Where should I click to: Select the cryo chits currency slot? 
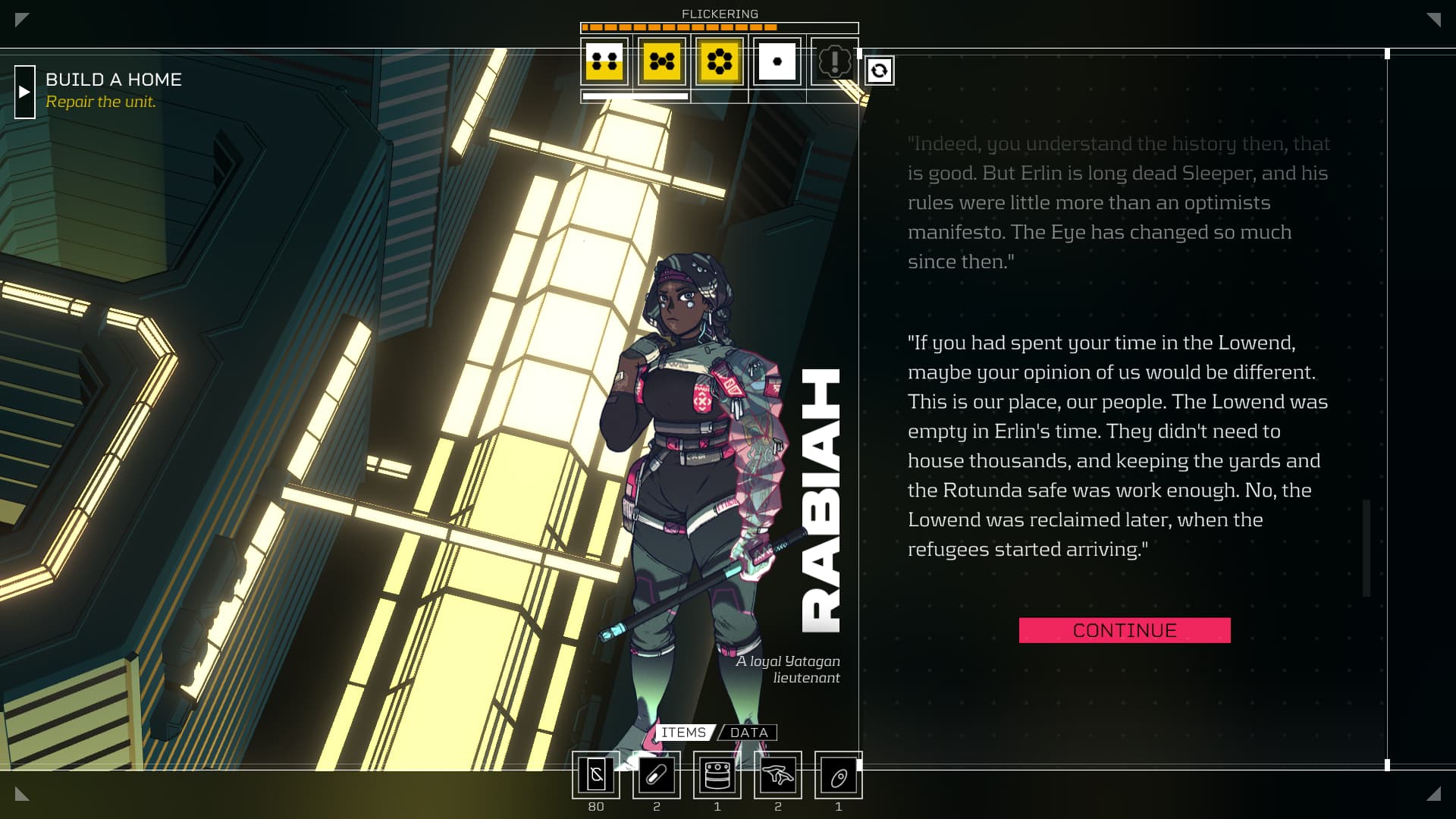click(596, 775)
